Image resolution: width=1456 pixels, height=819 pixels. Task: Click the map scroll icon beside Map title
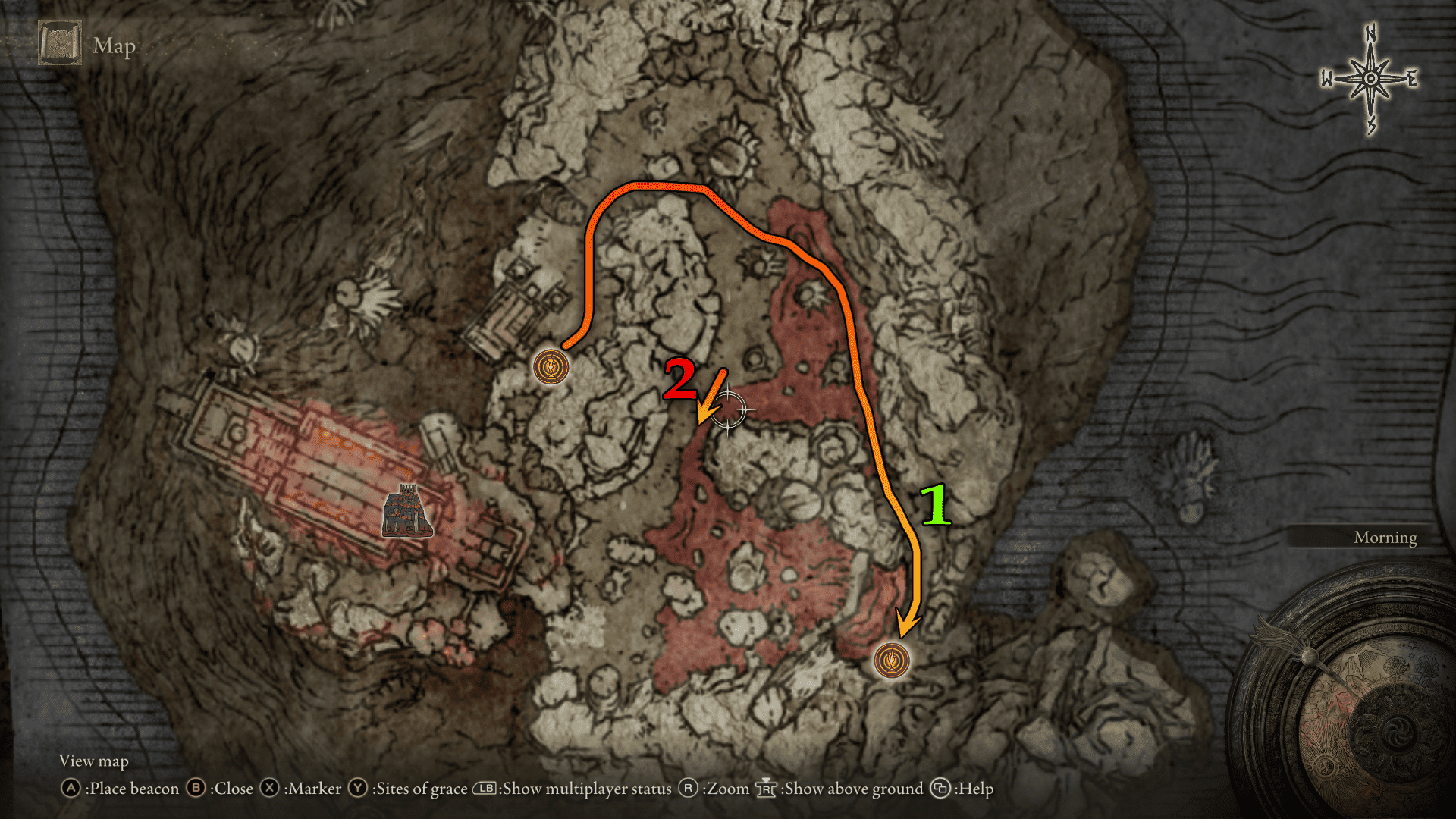click(x=60, y=43)
